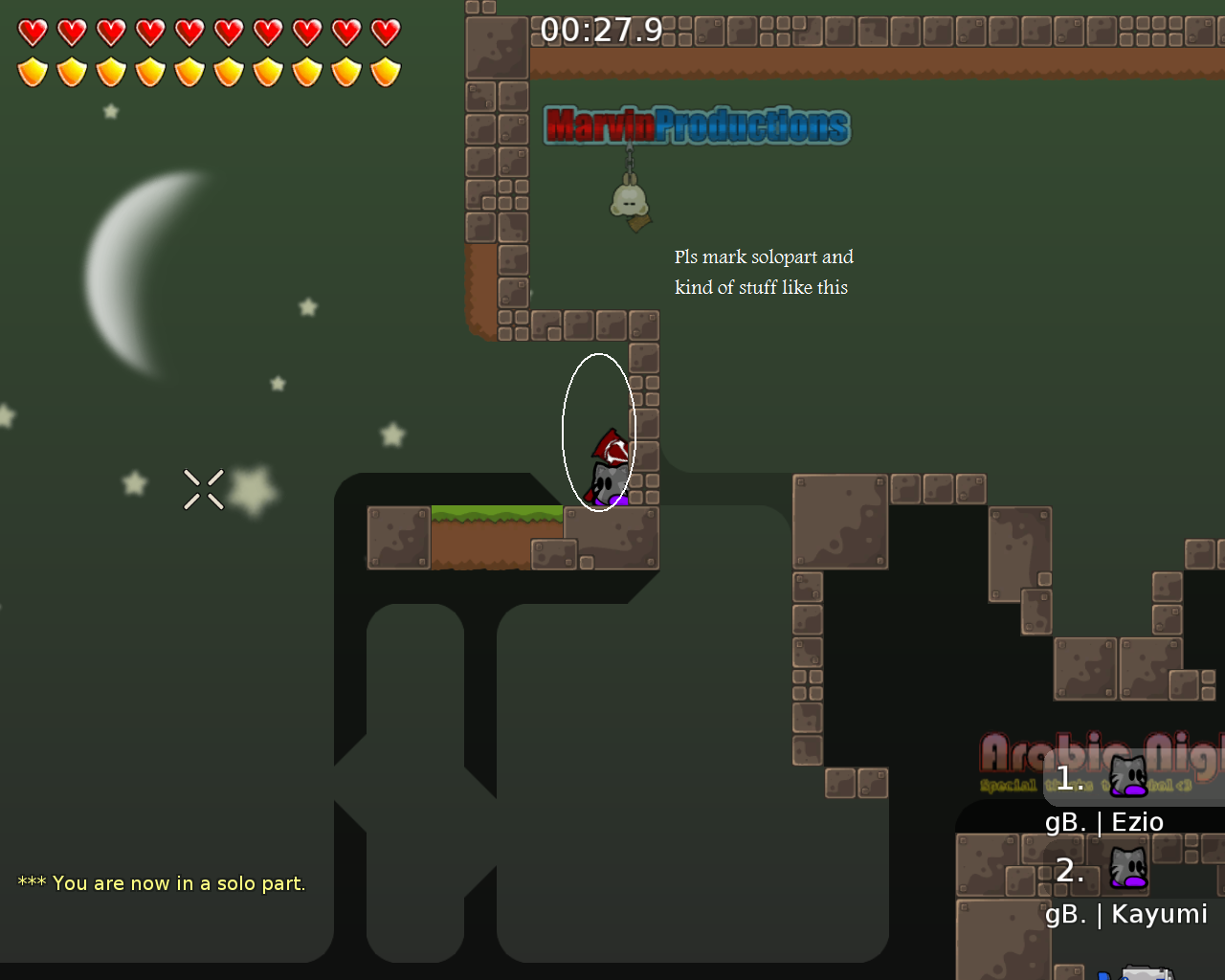Click the white ellipse highlight around the player

coord(599,431)
